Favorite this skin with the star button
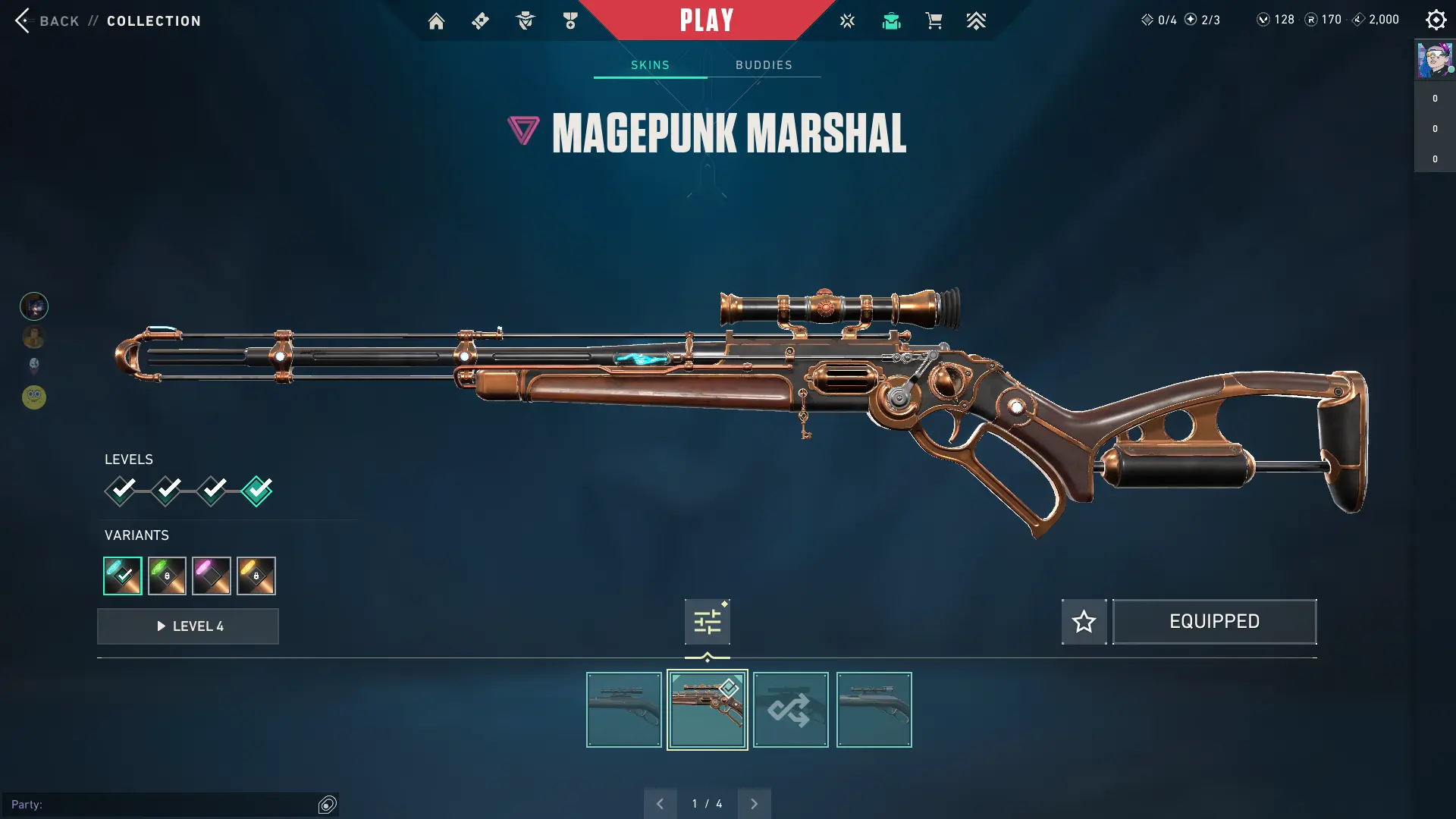The height and width of the screenshot is (819, 1456). 1084,622
